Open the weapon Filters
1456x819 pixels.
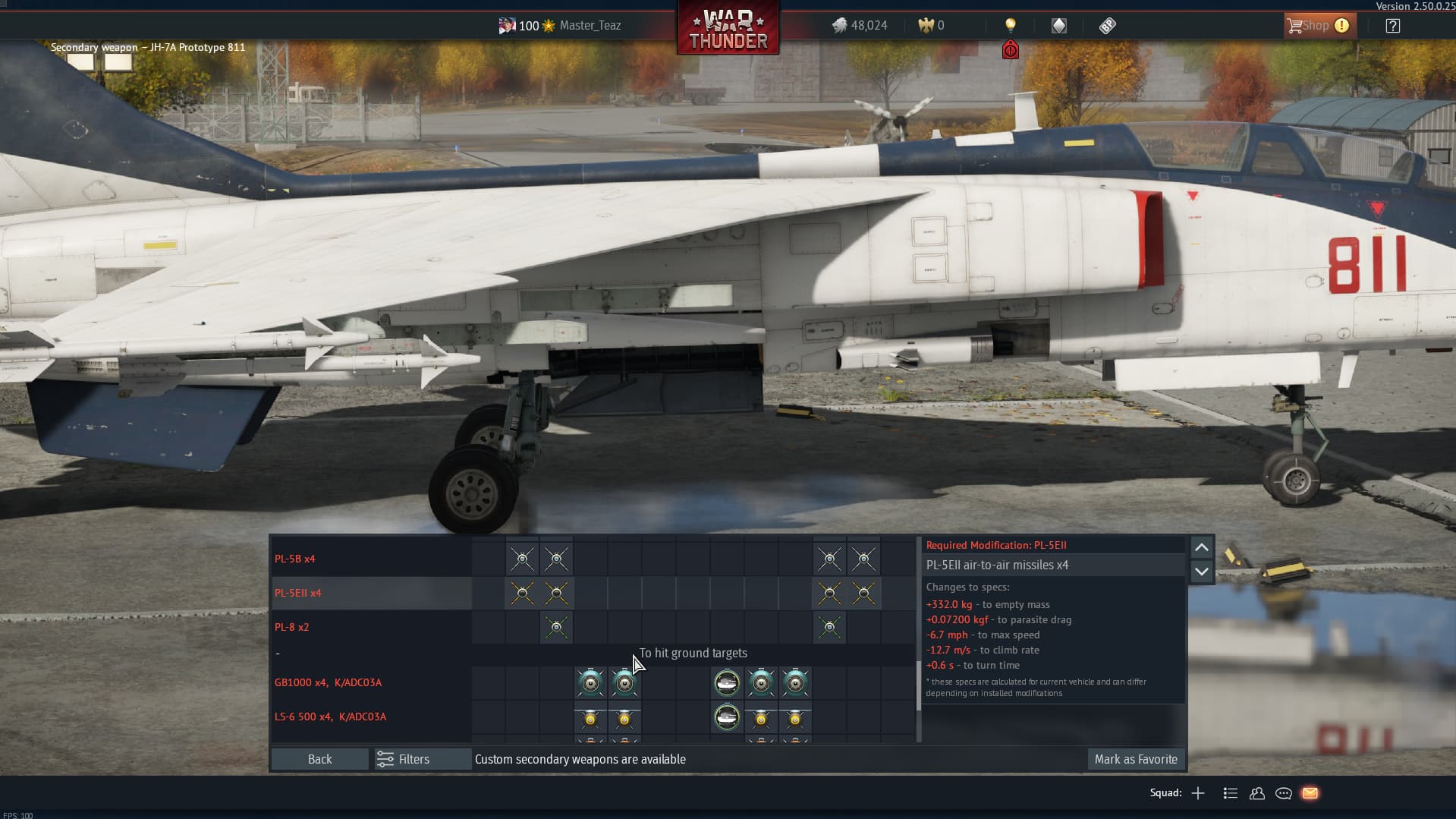pyautogui.click(x=404, y=759)
